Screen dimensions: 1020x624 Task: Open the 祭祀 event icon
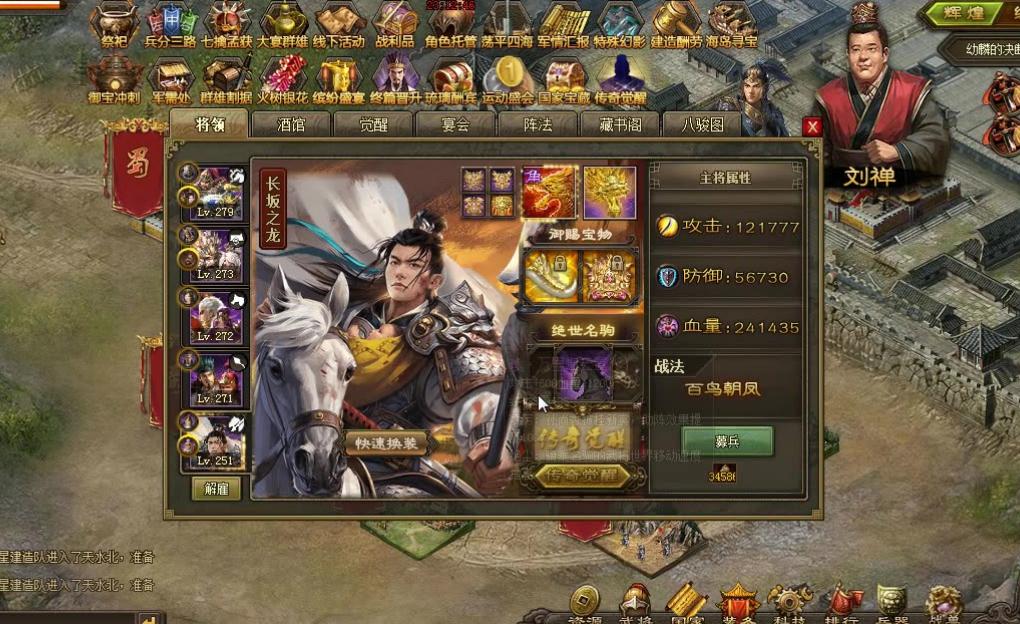tap(114, 25)
